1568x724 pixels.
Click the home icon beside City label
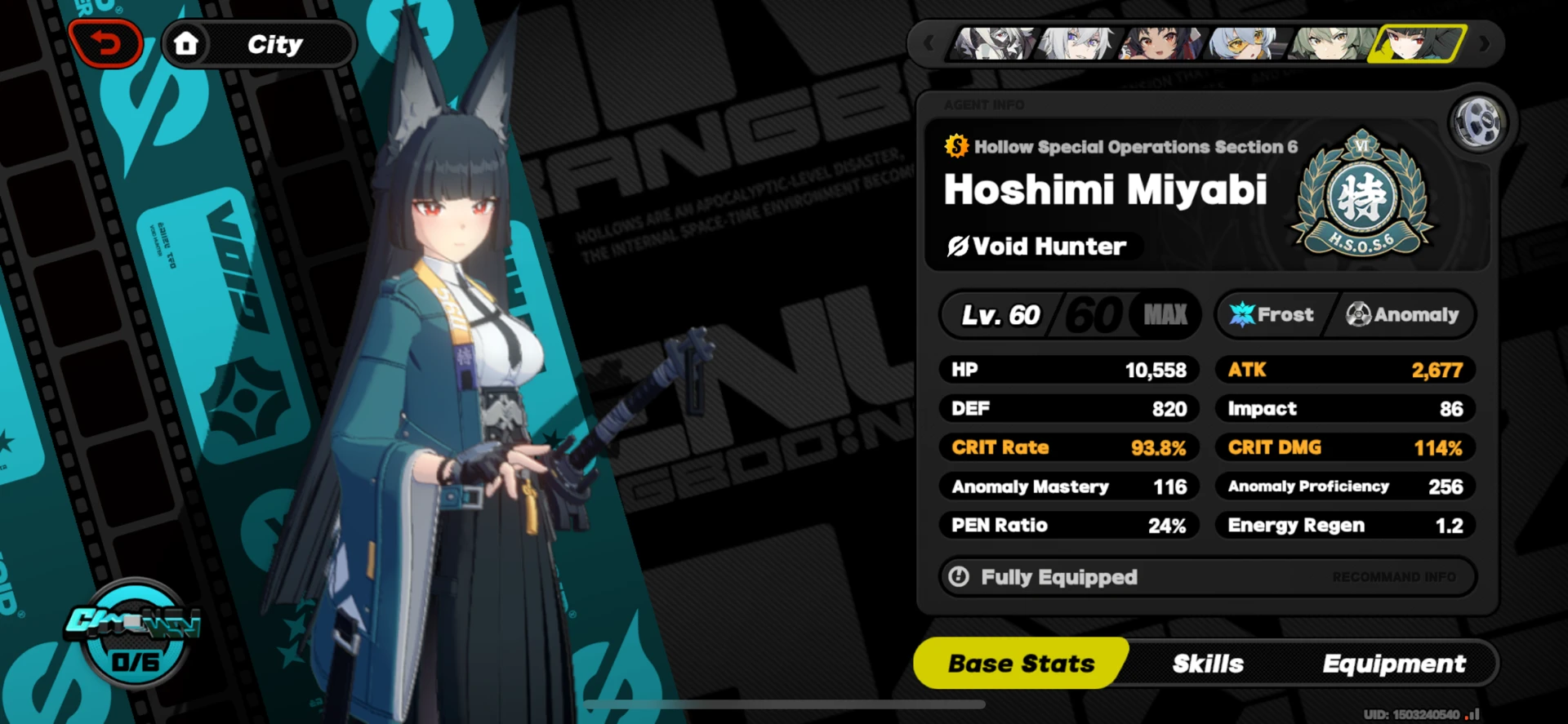186,43
